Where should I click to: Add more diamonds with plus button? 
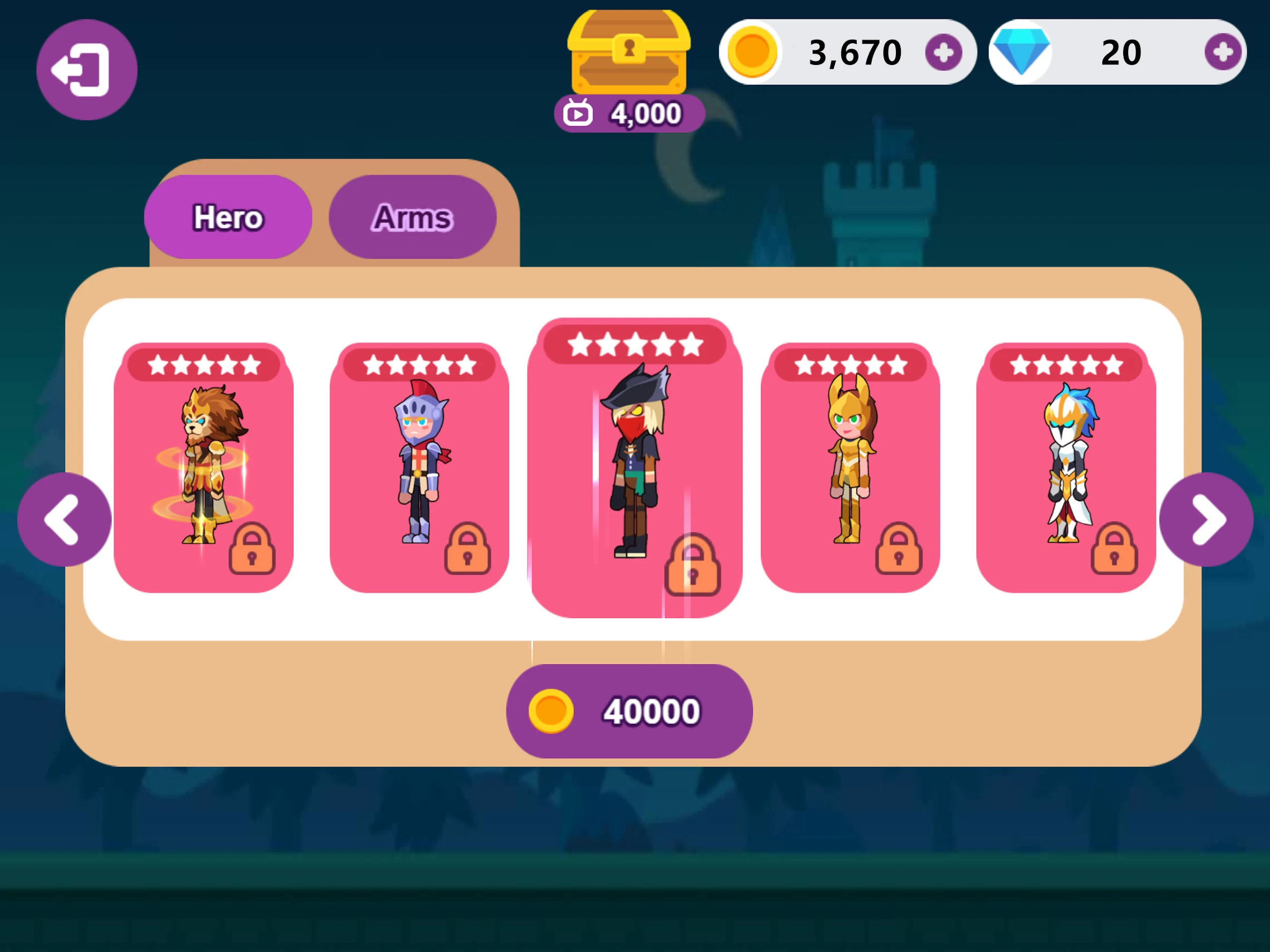[x=1222, y=52]
